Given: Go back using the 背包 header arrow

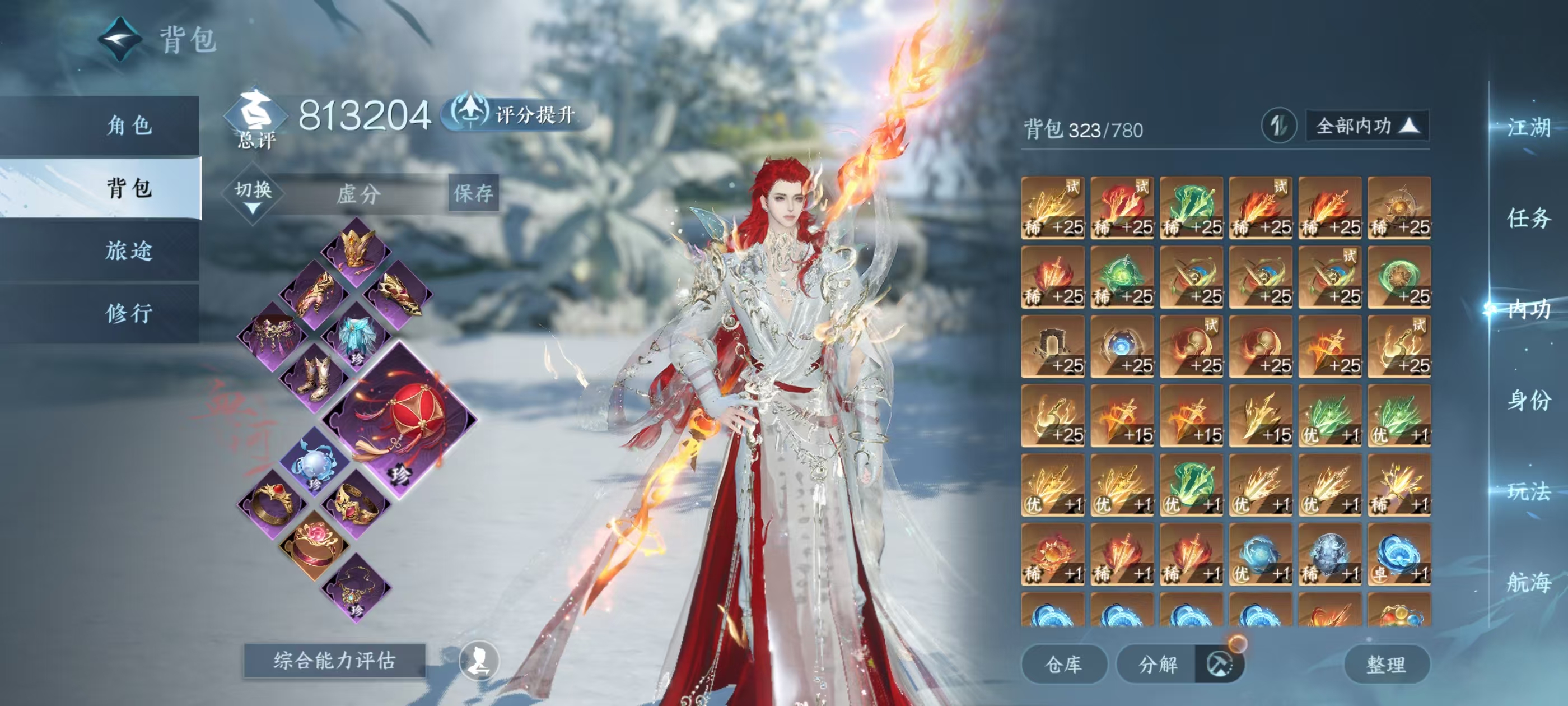Looking at the screenshot, I should point(120,40).
